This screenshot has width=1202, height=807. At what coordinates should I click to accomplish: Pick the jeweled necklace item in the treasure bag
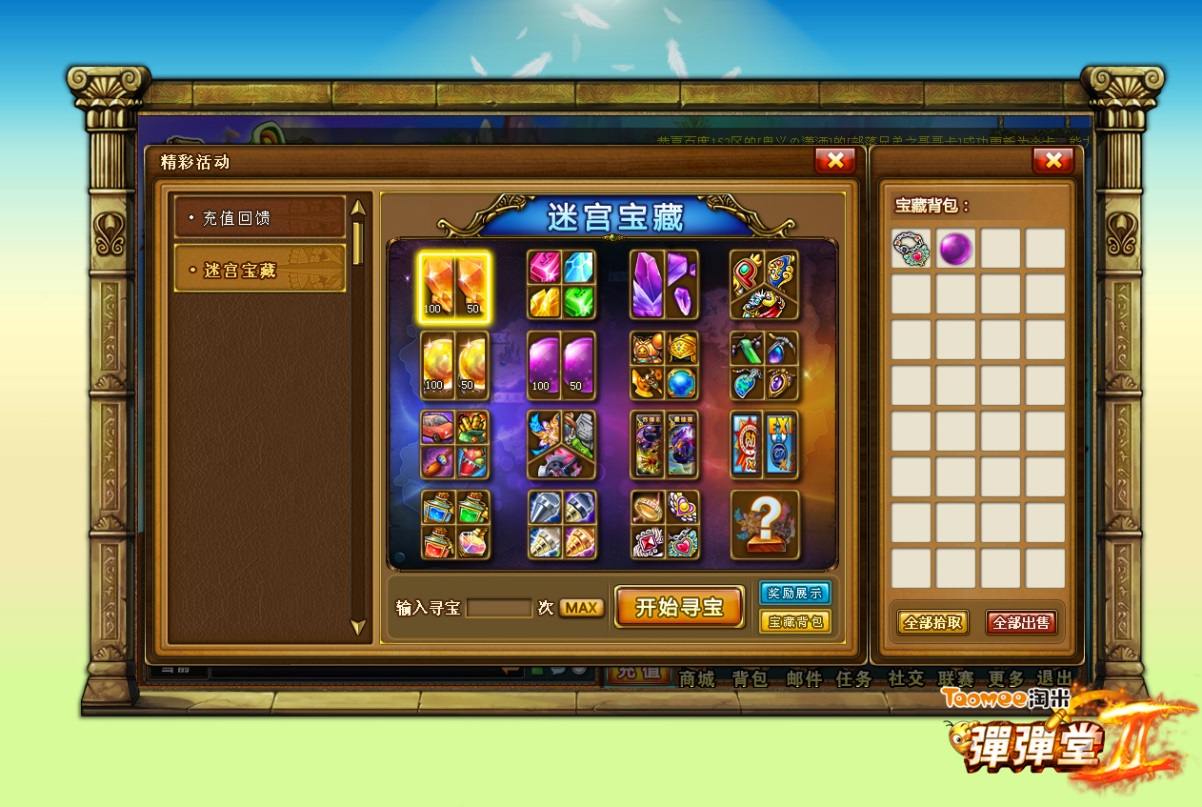coord(912,248)
